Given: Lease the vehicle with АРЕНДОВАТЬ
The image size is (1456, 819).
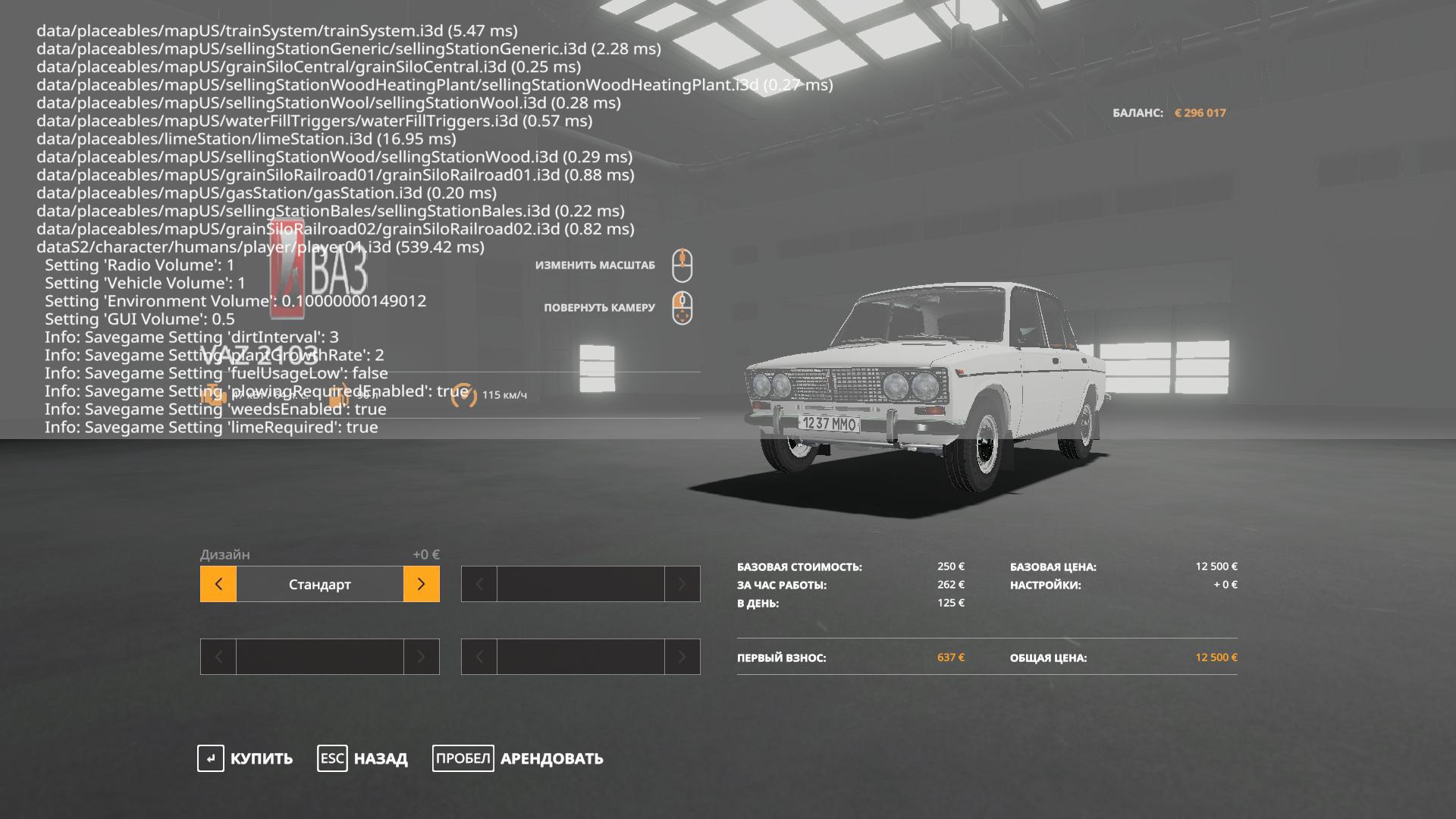Looking at the screenshot, I should (x=519, y=758).
